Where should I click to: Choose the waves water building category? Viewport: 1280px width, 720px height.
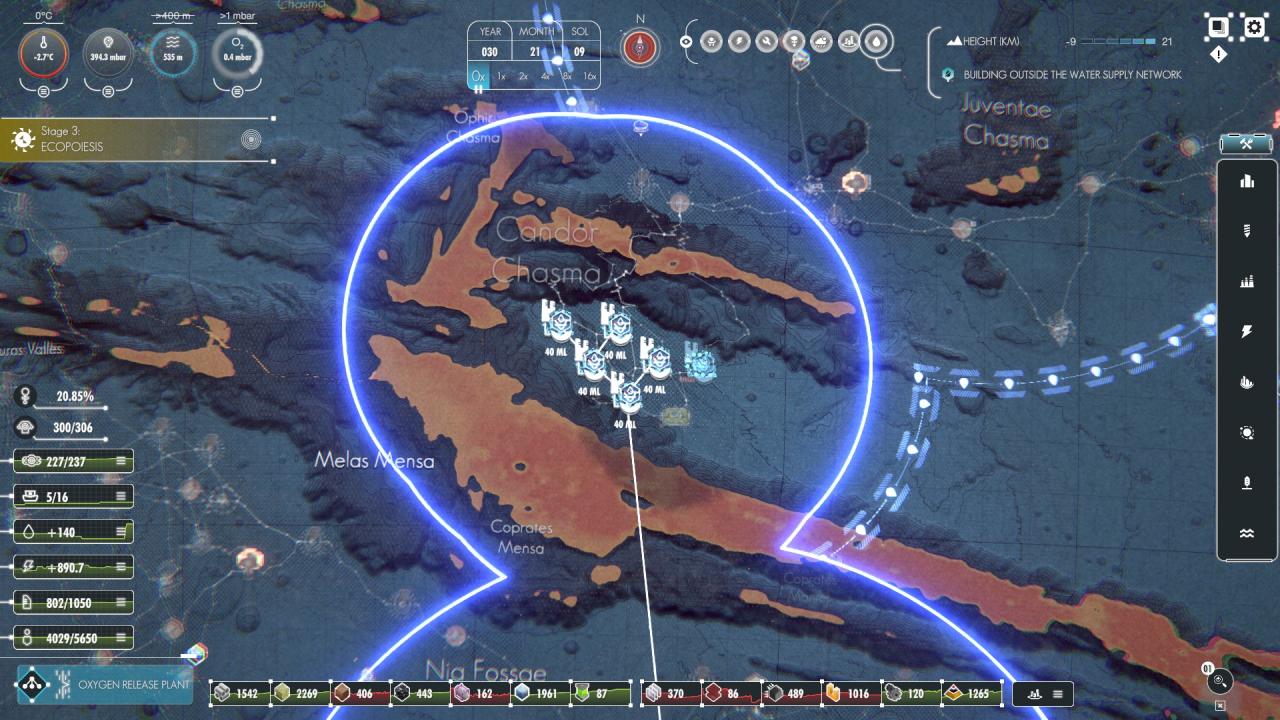point(1246,534)
